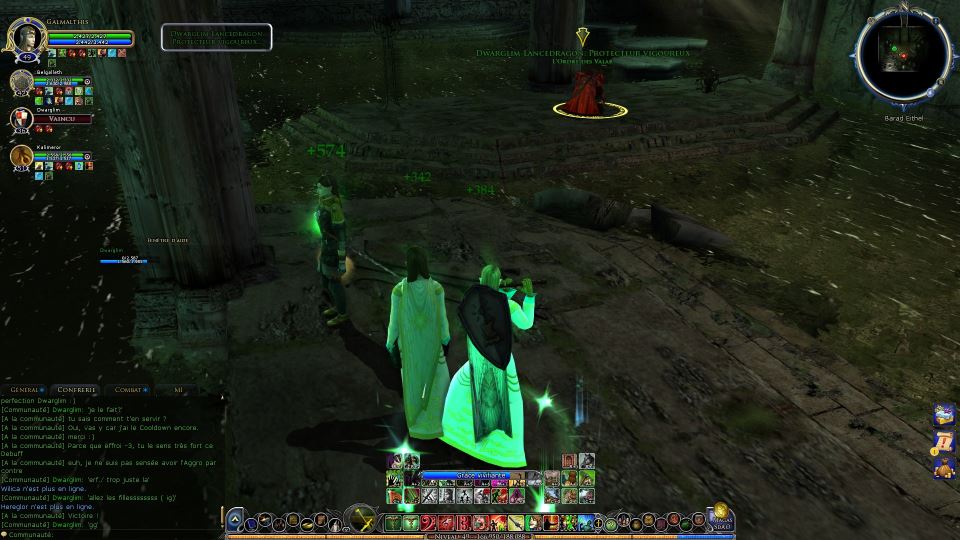Open the blue winged icon above the alerts
The image size is (960, 540).
[x=943, y=414]
